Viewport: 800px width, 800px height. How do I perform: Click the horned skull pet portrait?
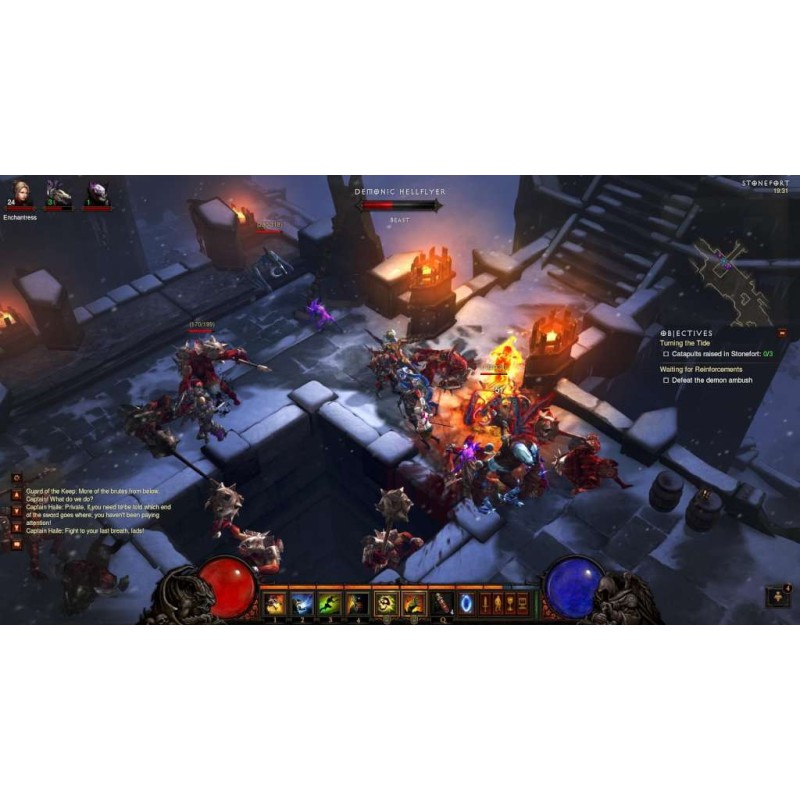(59, 194)
